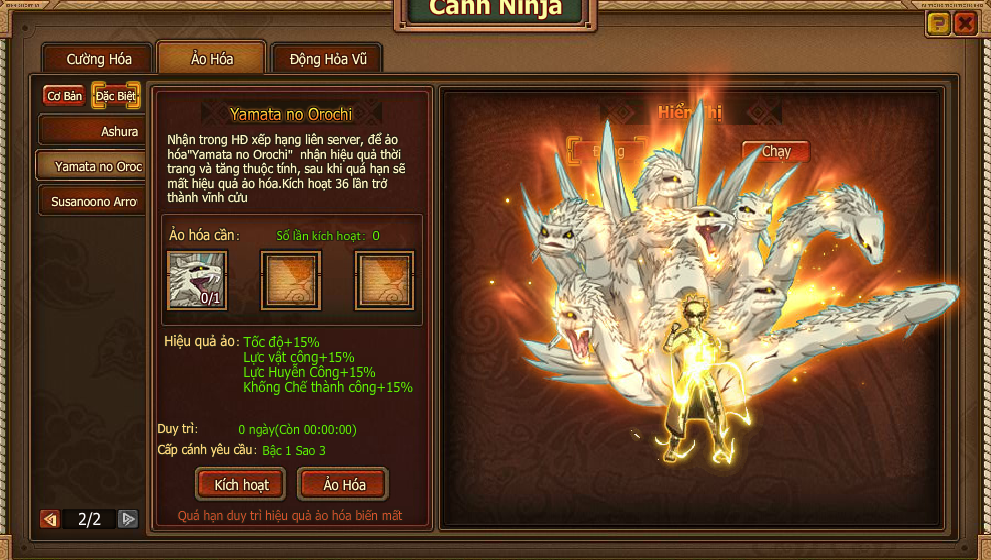
Task: Close the Cánh Ninja window
Action: [x=965, y=24]
